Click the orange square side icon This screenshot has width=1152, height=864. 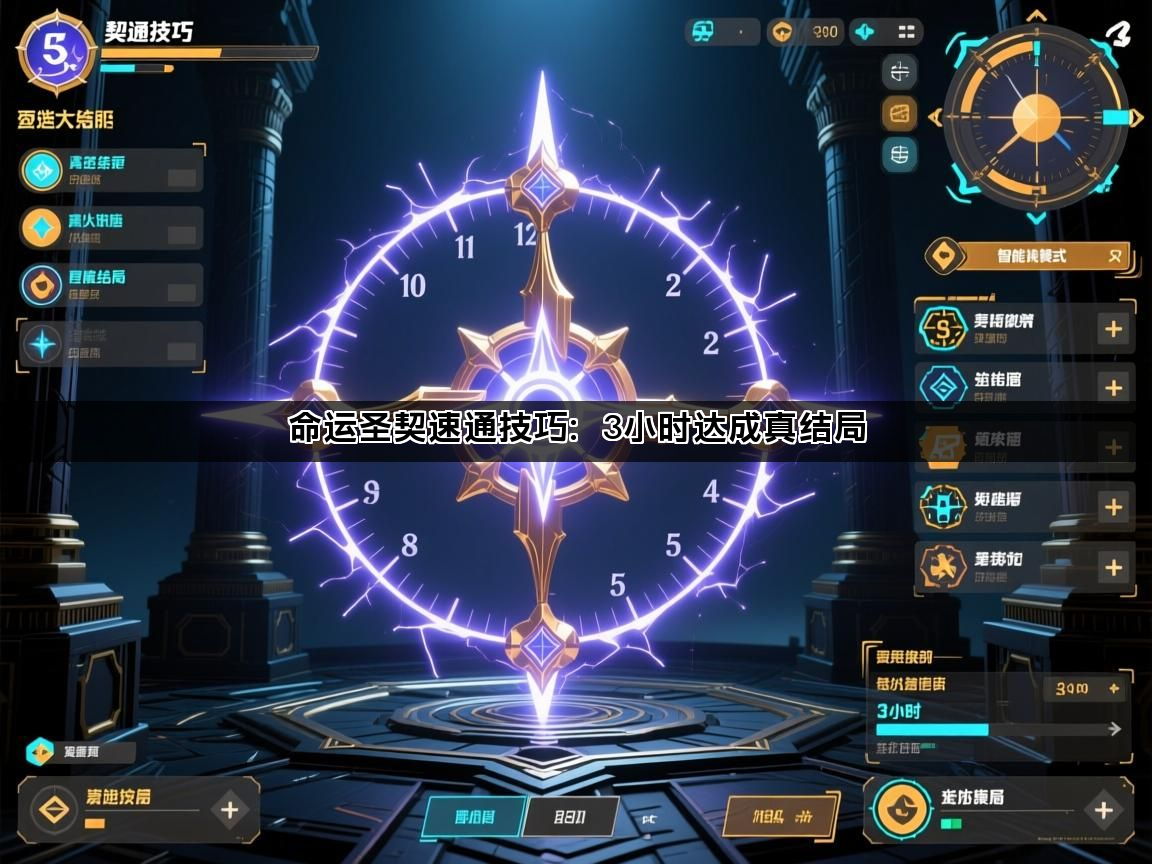point(900,113)
